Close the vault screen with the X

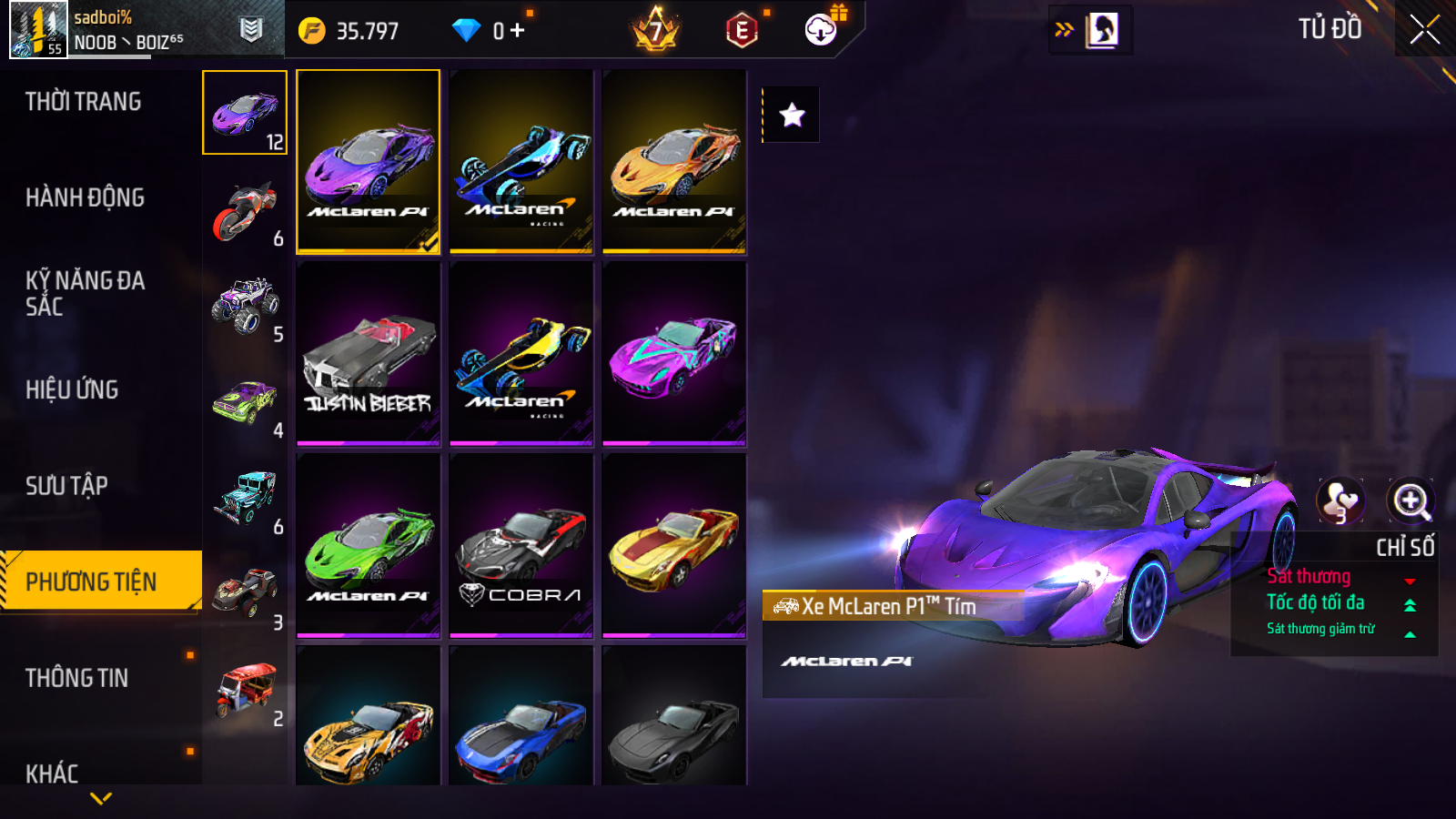point(1424,30)
